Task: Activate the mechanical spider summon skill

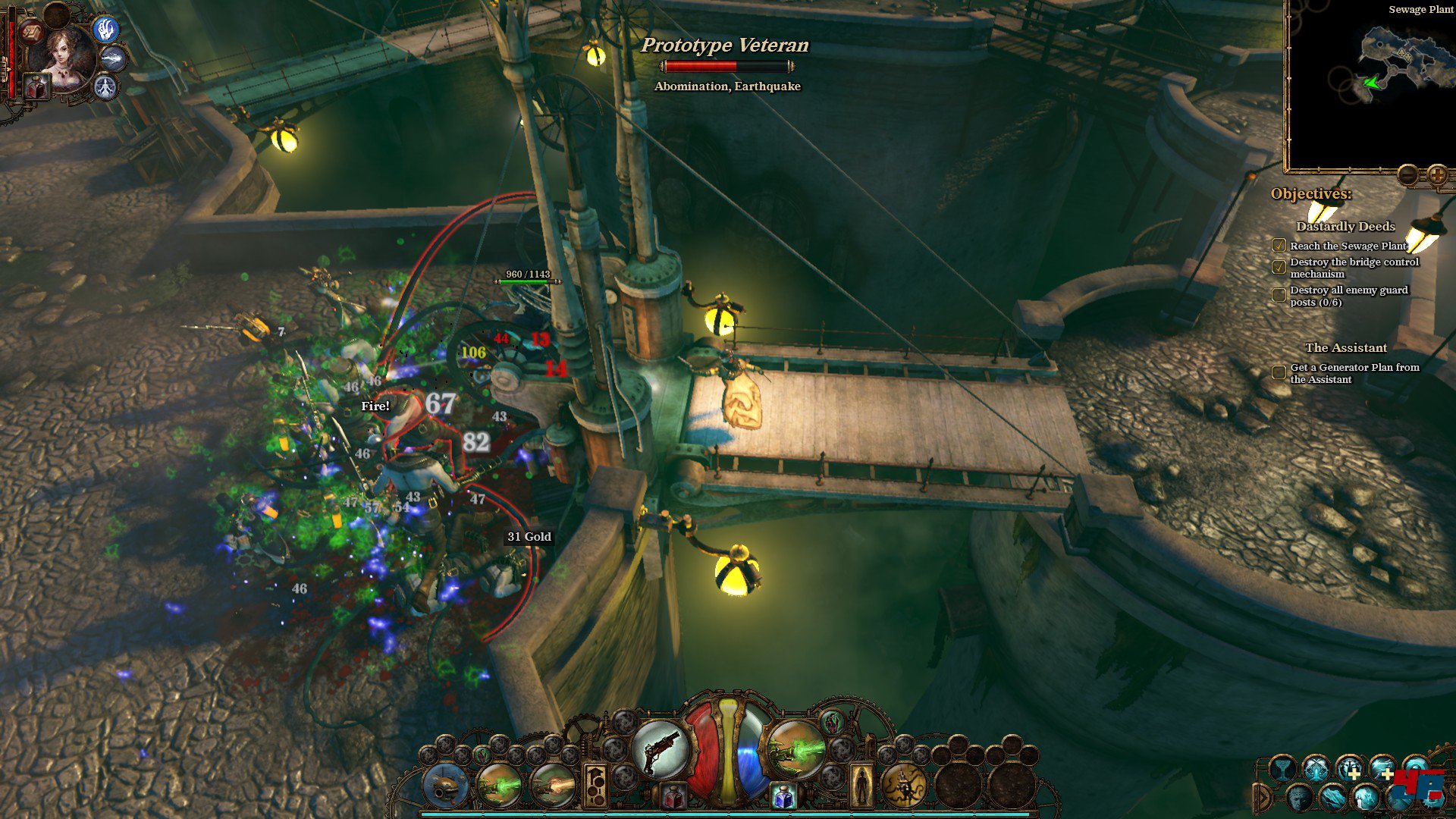Action: pos(904,786)
